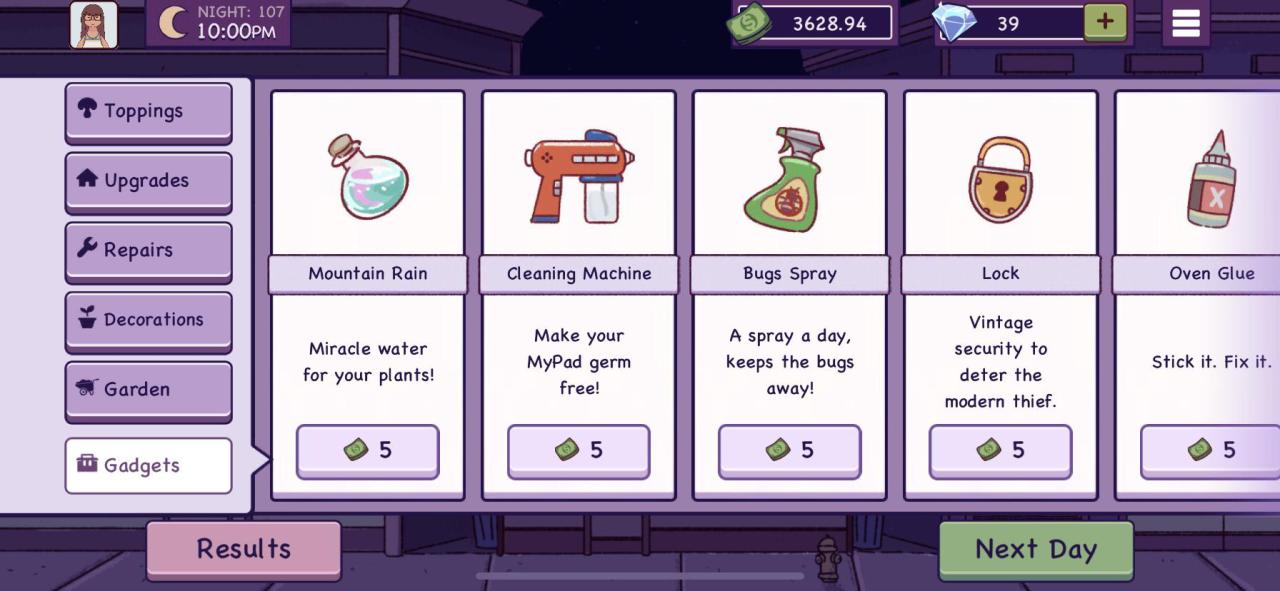Switch to the Toppings category

(x=148, y=111)
